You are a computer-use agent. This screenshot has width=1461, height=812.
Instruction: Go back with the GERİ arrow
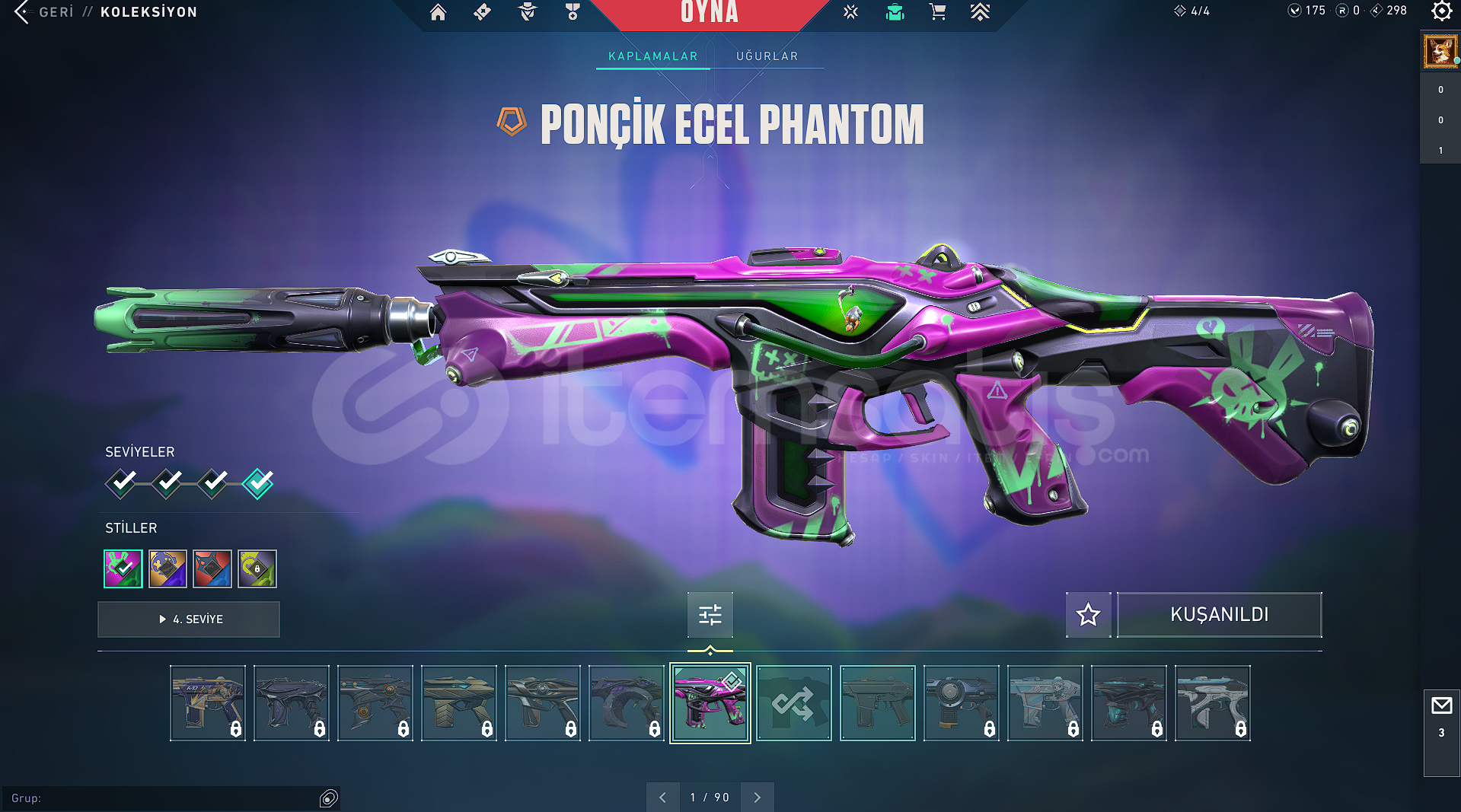click(23, 12)
